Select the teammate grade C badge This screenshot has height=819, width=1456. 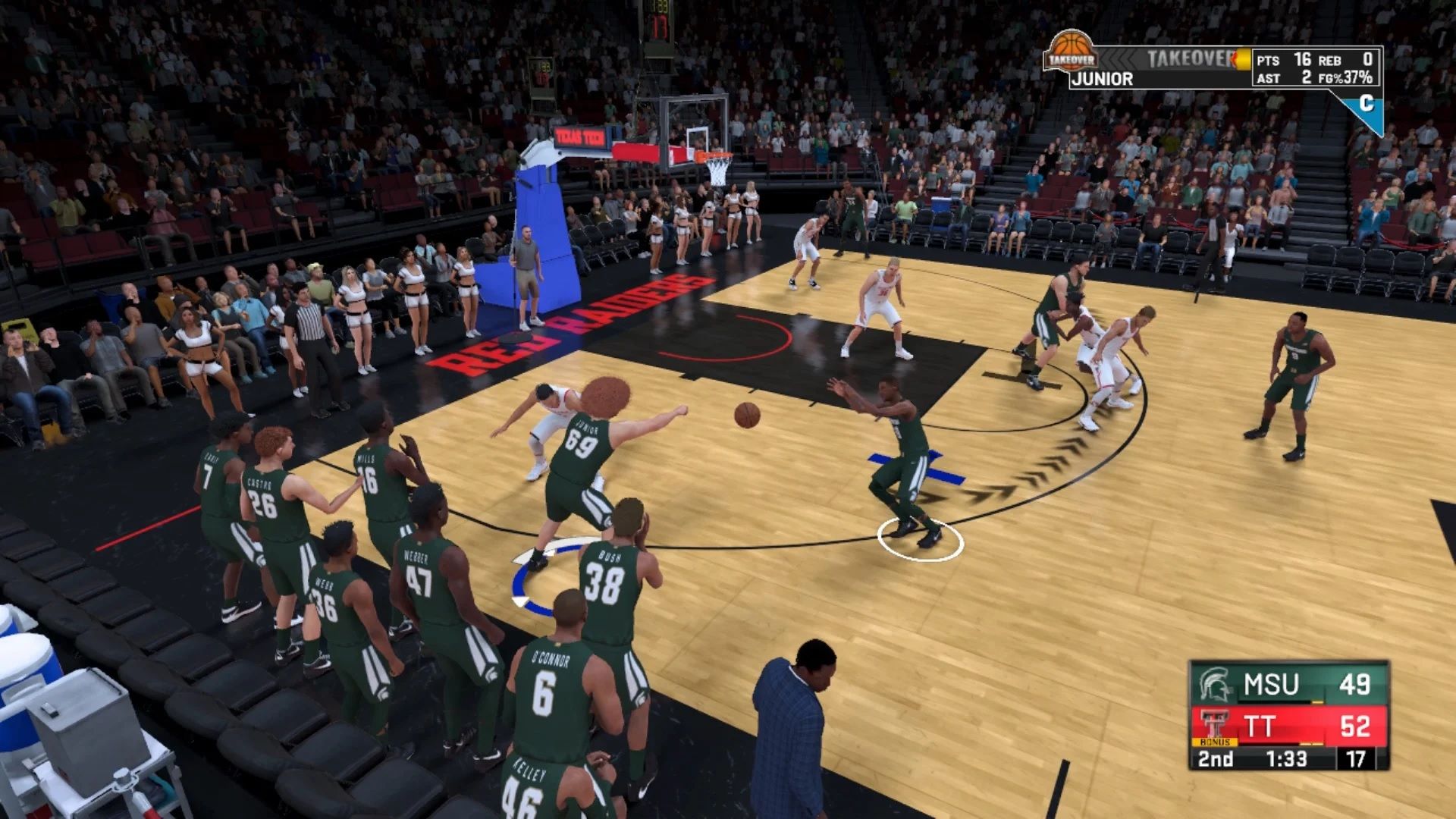click(1366, 104)
